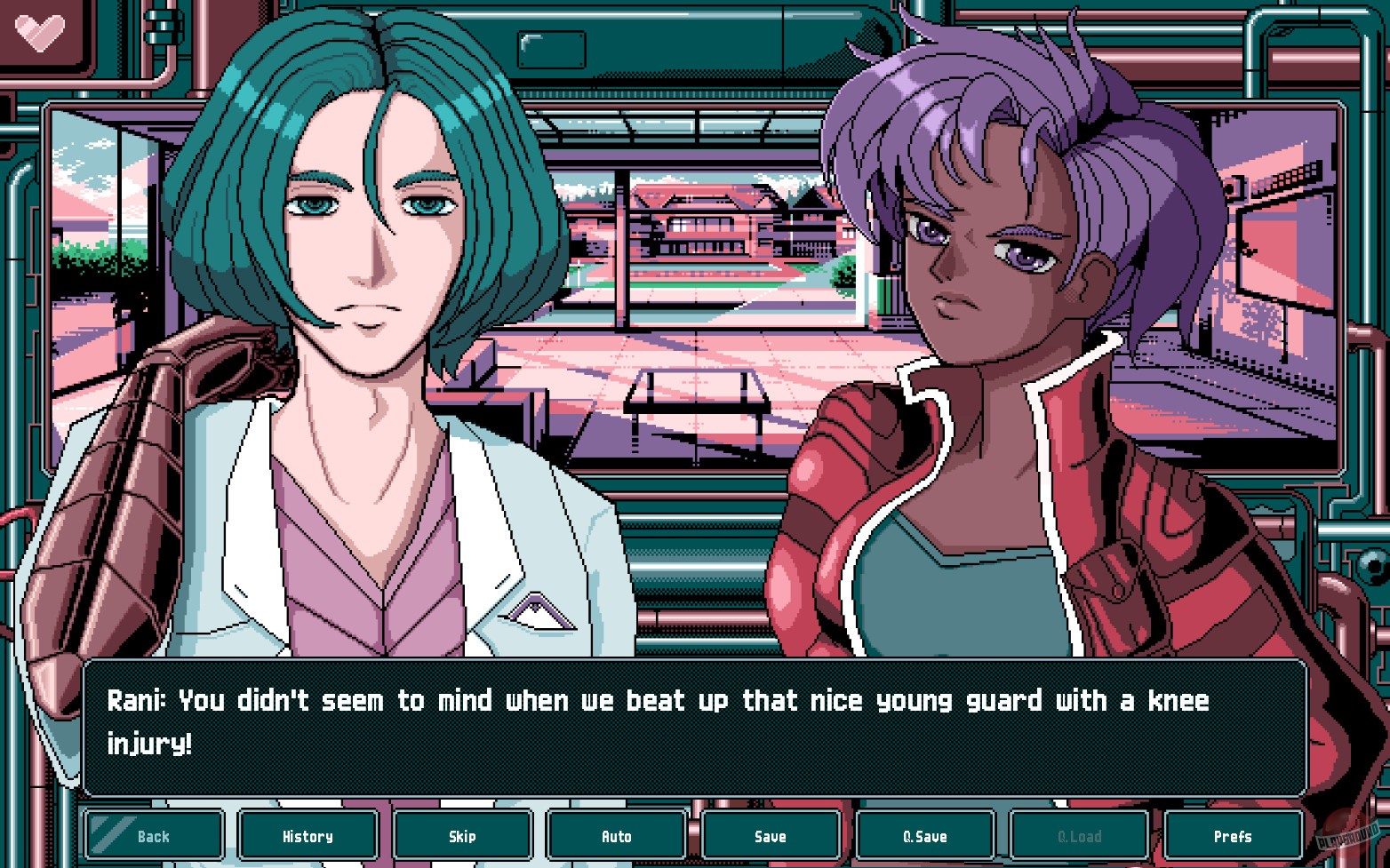Open the dialogue History log
Screen dimensions: 1390x868
[308, 835]
